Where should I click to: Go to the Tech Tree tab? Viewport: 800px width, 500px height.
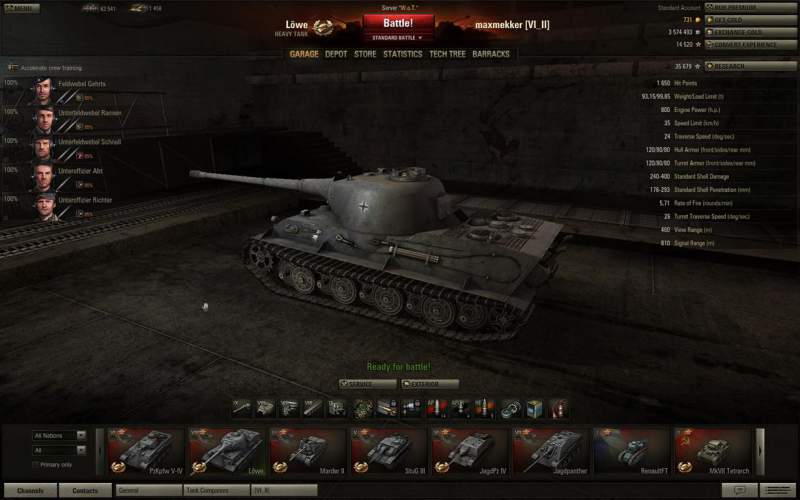click(447, 54)
